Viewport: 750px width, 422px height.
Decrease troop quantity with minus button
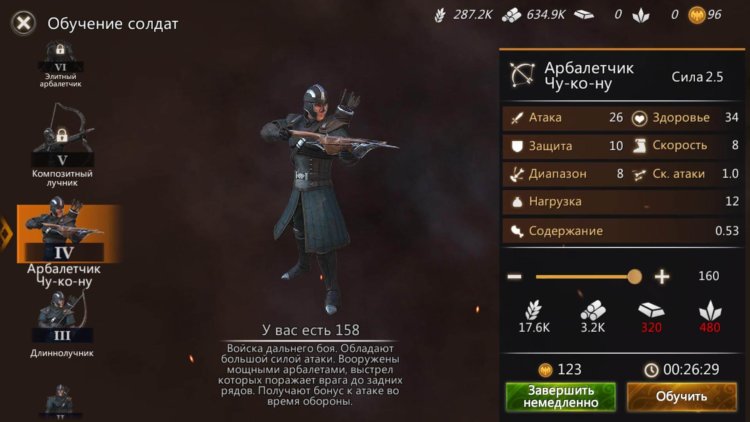click(x=514, y=277)
